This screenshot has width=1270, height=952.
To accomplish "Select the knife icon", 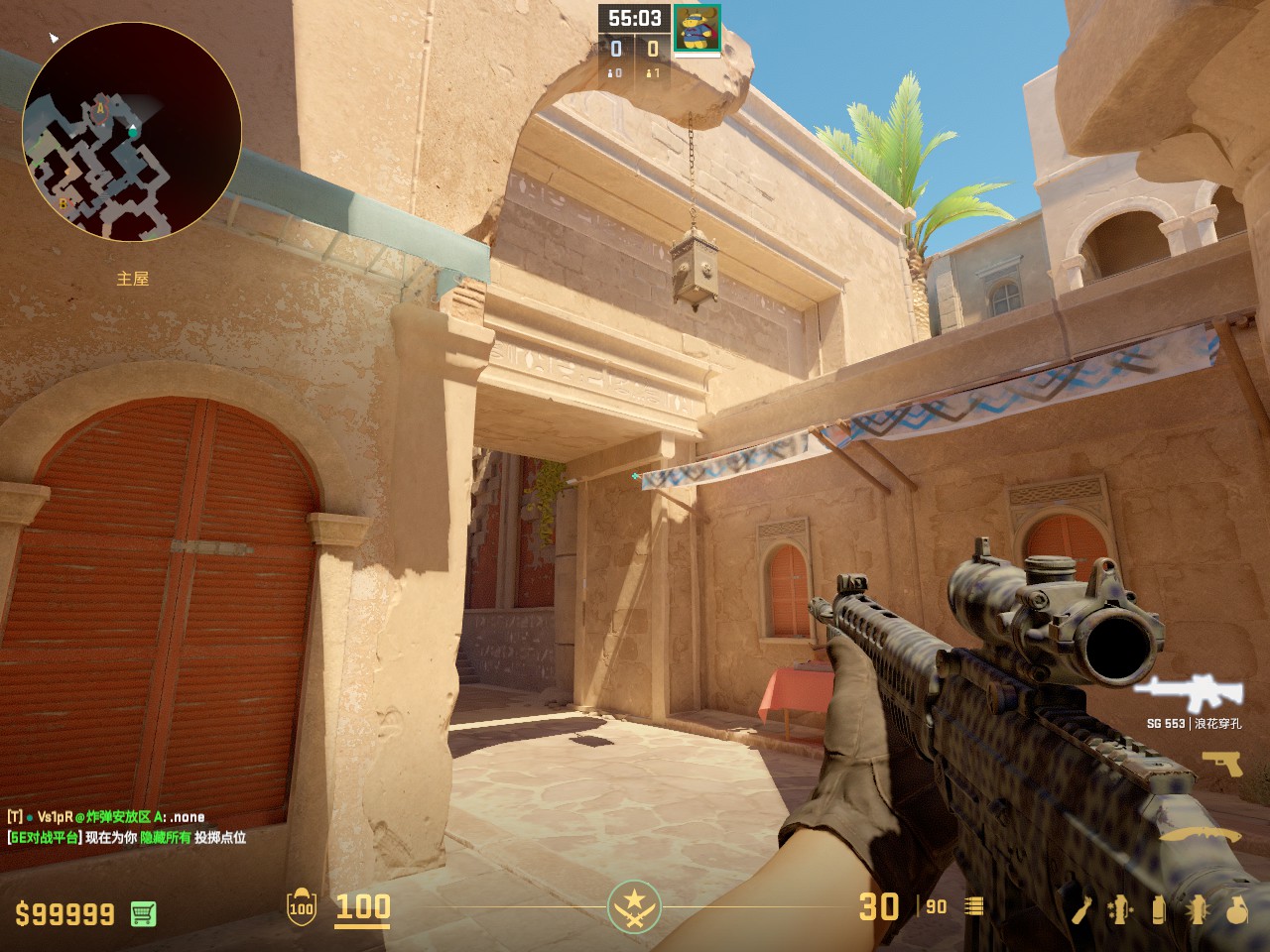I will (1201, 836).
